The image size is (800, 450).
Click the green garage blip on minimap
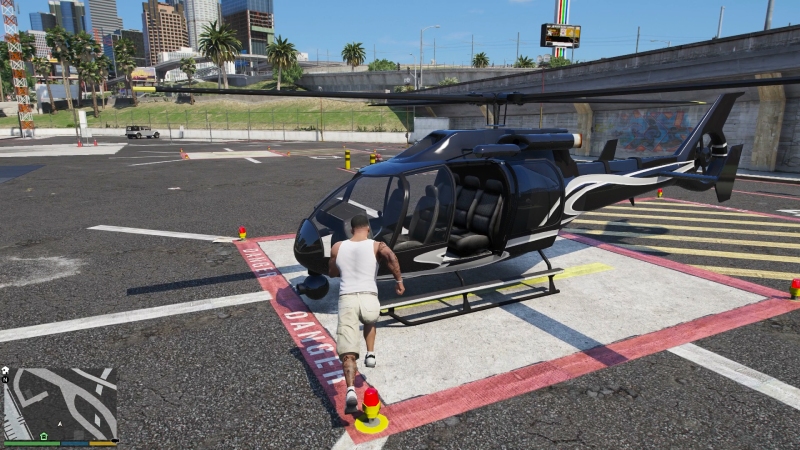tap(43, 436)
